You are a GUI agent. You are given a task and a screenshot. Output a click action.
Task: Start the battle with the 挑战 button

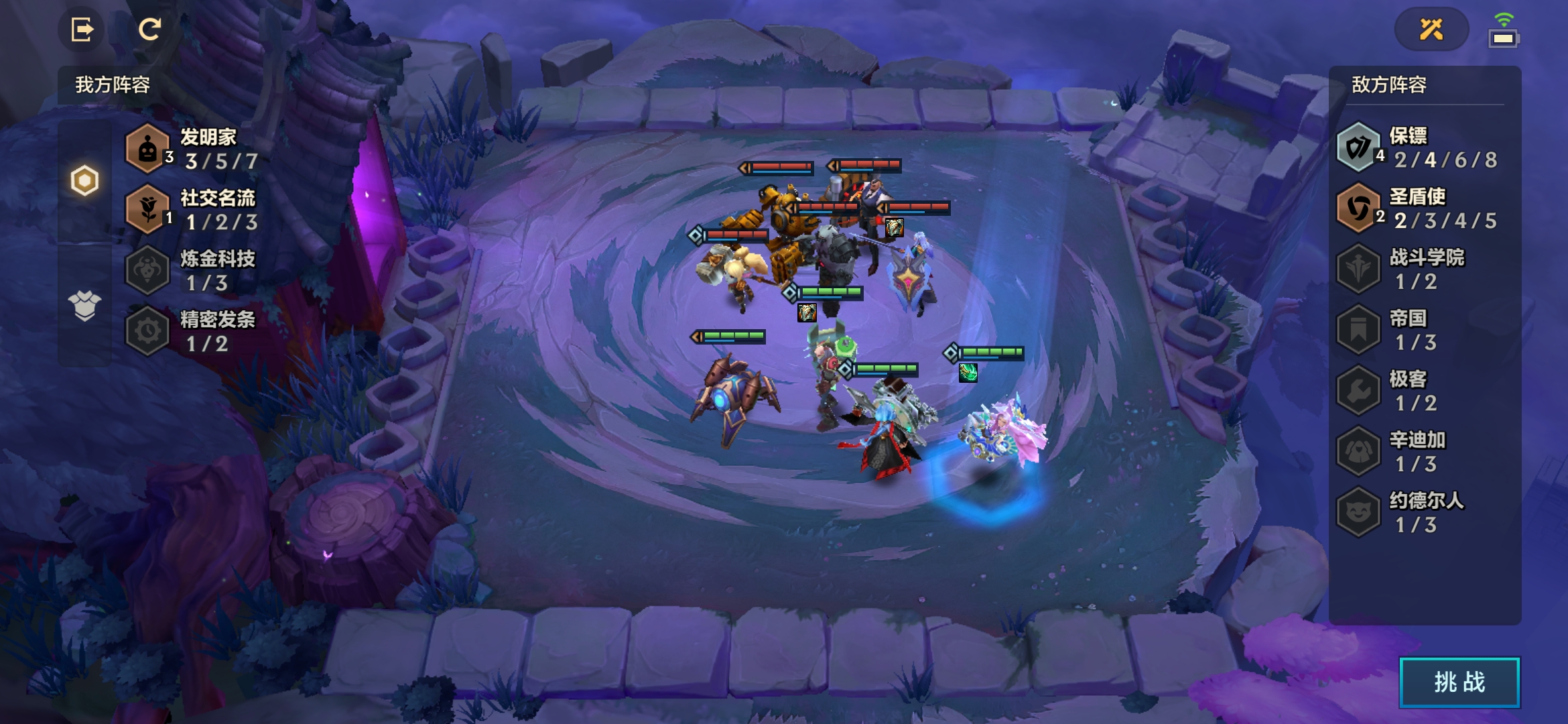click(x=1459, y=682)
